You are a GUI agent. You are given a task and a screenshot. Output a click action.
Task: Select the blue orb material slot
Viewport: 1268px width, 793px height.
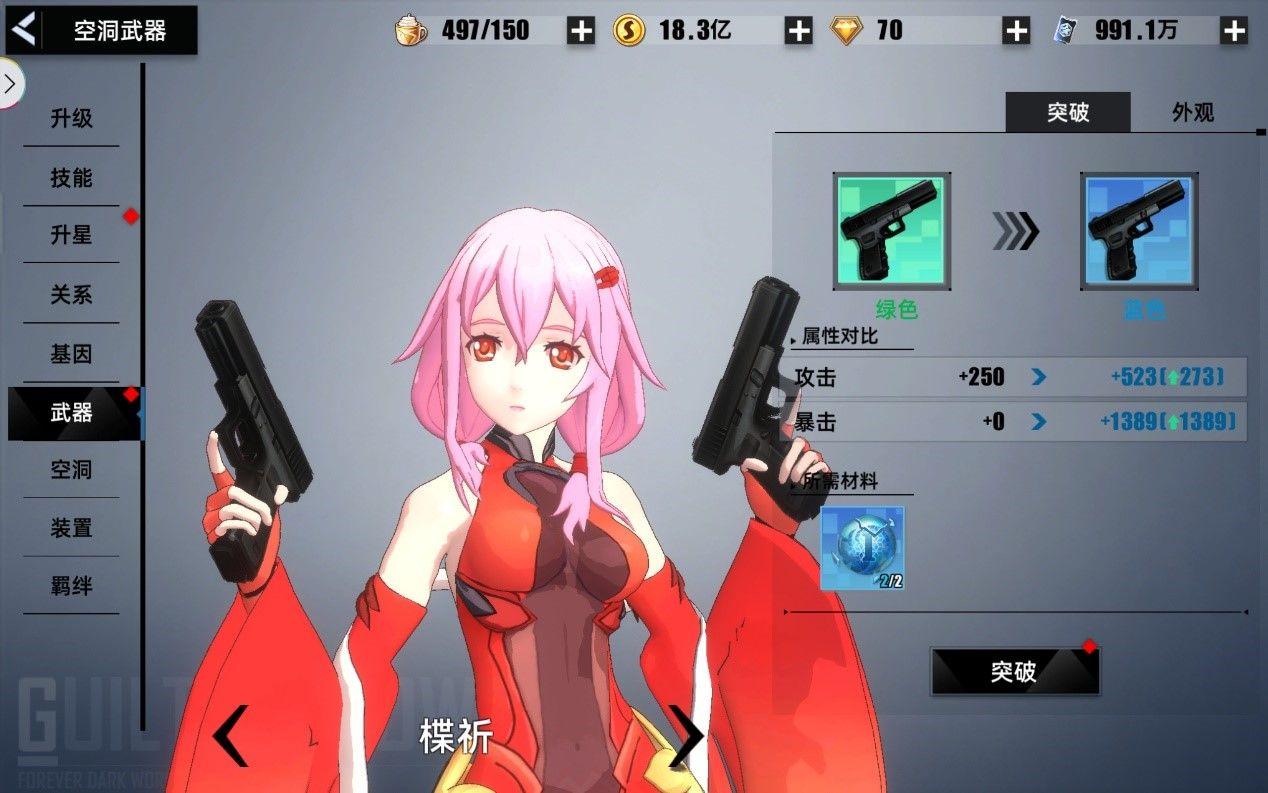point(862,547)
